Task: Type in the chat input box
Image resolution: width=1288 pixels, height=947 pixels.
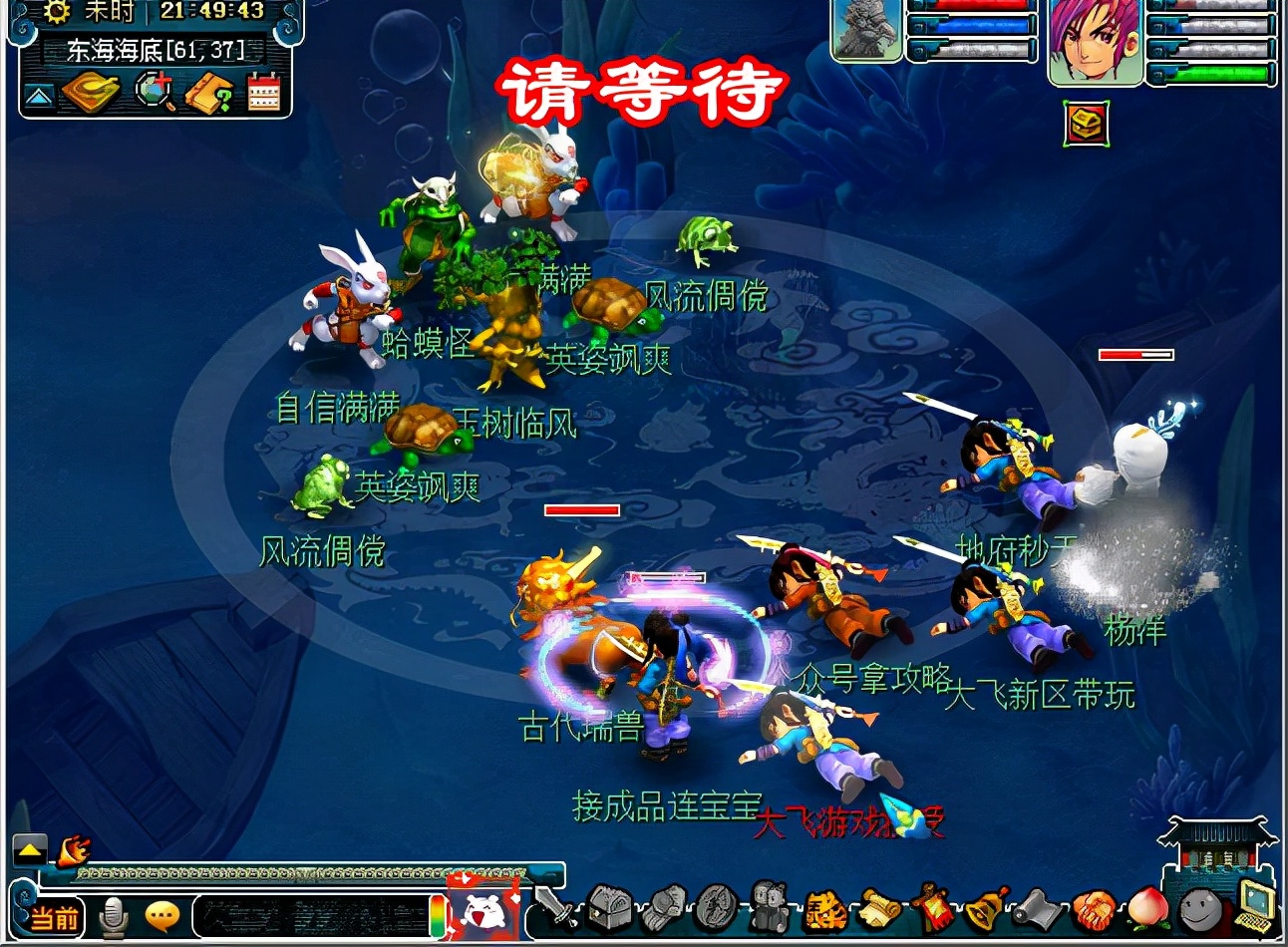Action: click(x=309, y=915)
